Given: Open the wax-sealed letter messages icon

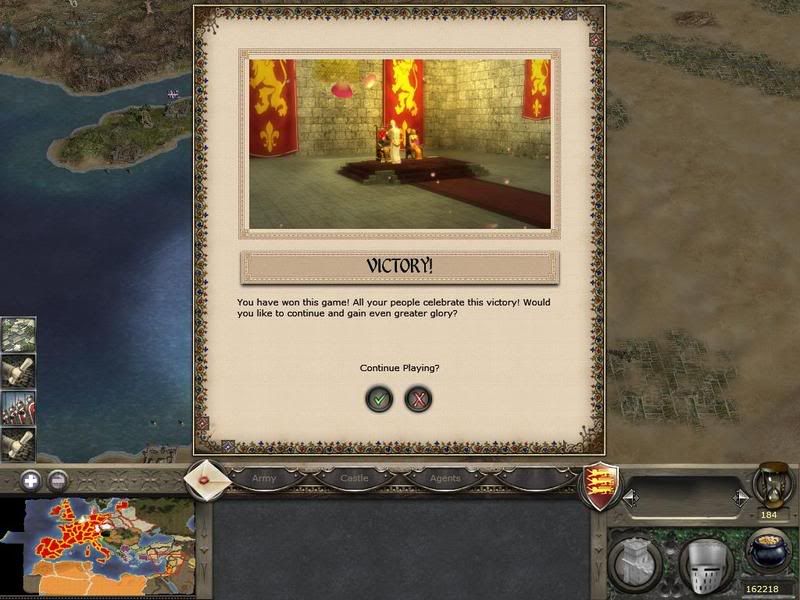Looking at the screenshot, I should pos(208,478).
